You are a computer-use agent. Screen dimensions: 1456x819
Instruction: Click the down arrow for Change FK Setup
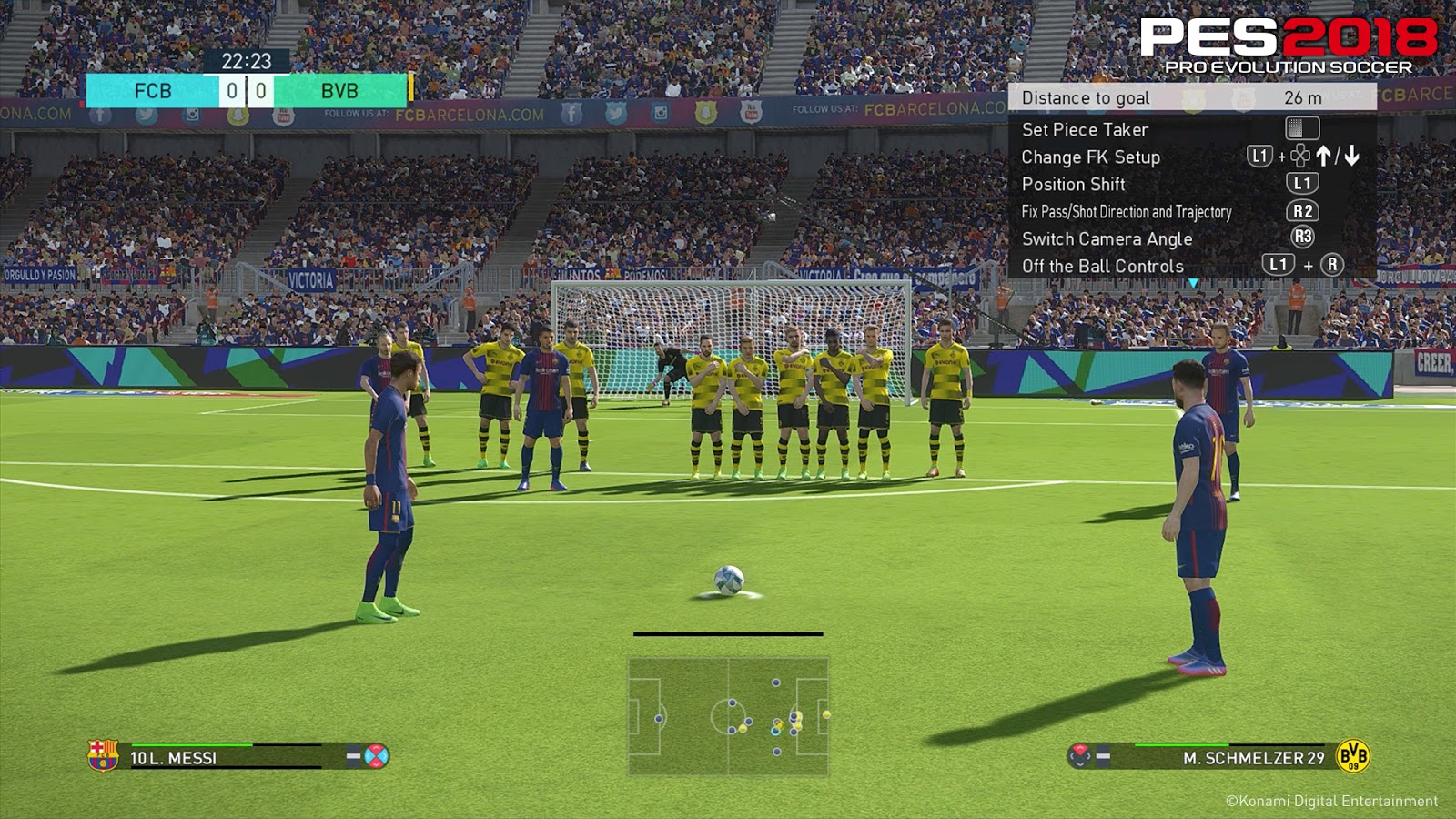(x=1350, y=157)
